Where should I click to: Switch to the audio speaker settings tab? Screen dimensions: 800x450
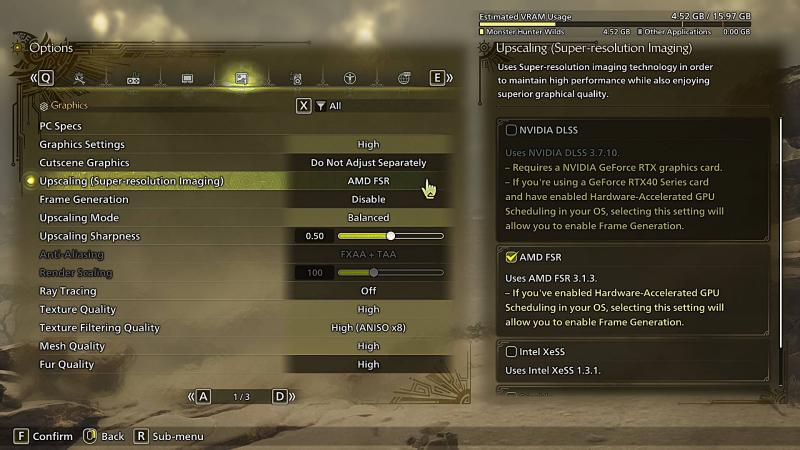[296, 78]
